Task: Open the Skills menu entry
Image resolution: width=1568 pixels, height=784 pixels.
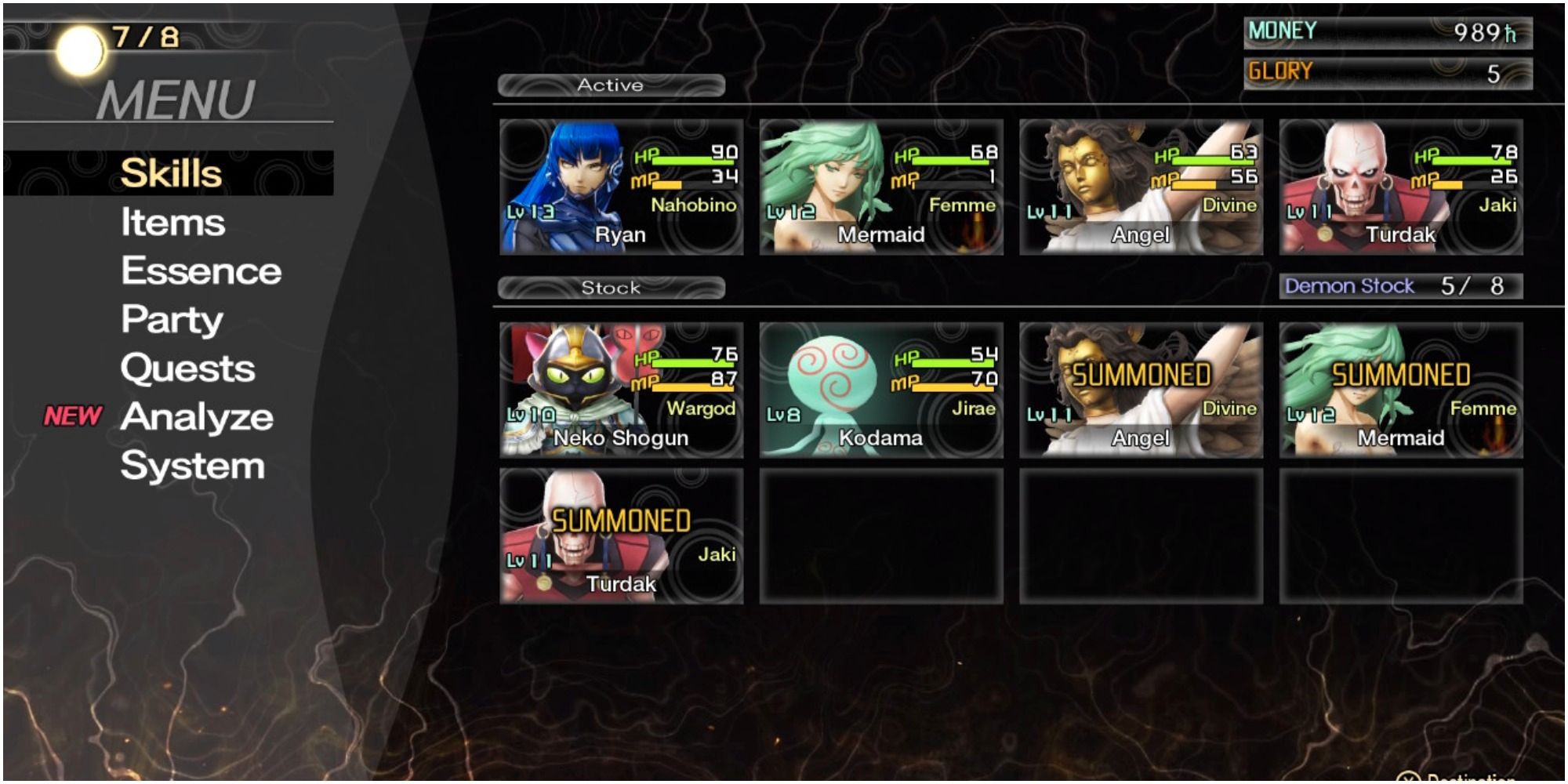Action: [171, 173]
